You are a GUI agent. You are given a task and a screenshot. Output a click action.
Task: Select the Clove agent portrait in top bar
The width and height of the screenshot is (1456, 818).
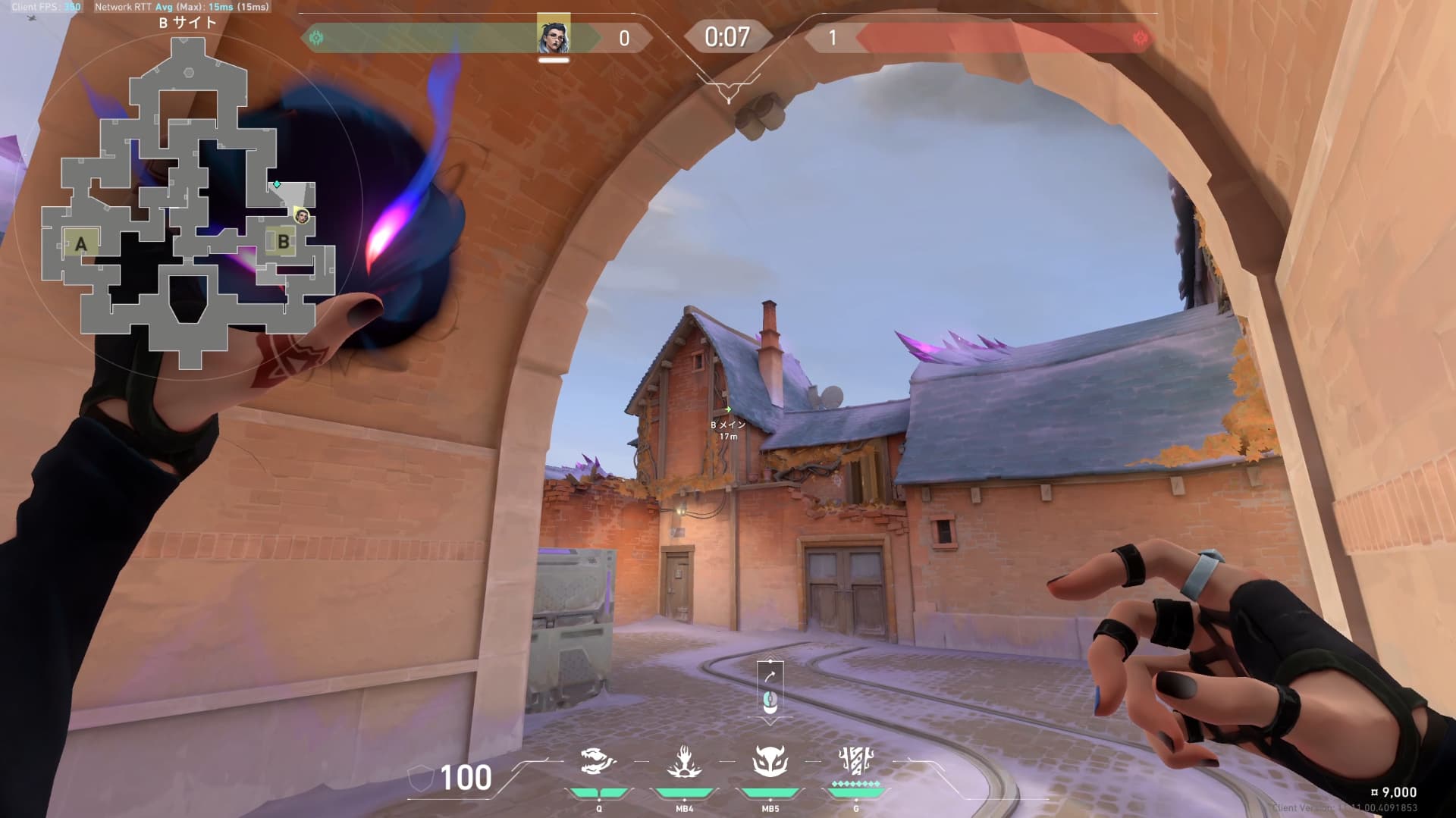[x=554, y=36]
